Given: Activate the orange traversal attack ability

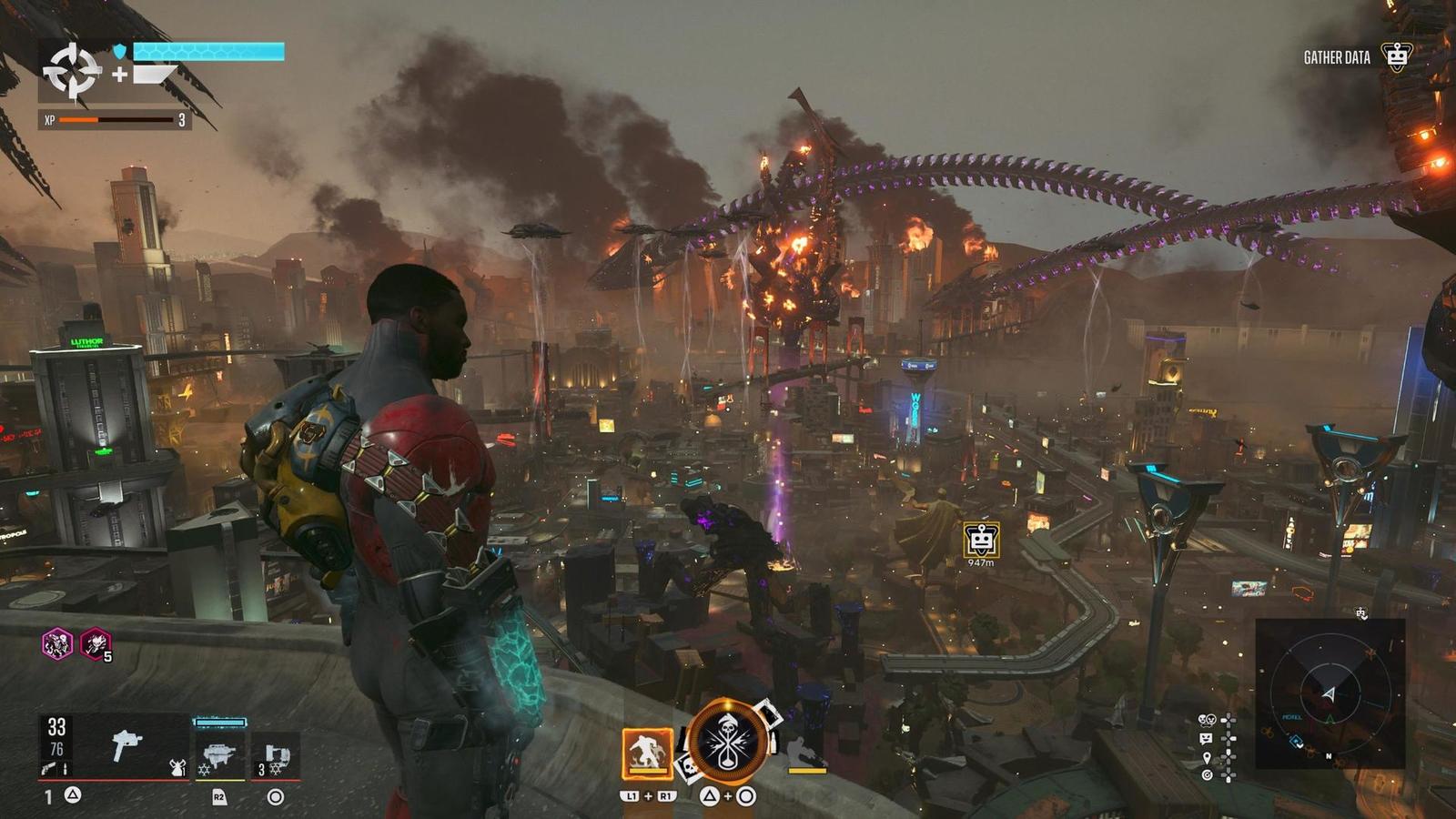Looking at the screenshot, I should coord(647,753).
